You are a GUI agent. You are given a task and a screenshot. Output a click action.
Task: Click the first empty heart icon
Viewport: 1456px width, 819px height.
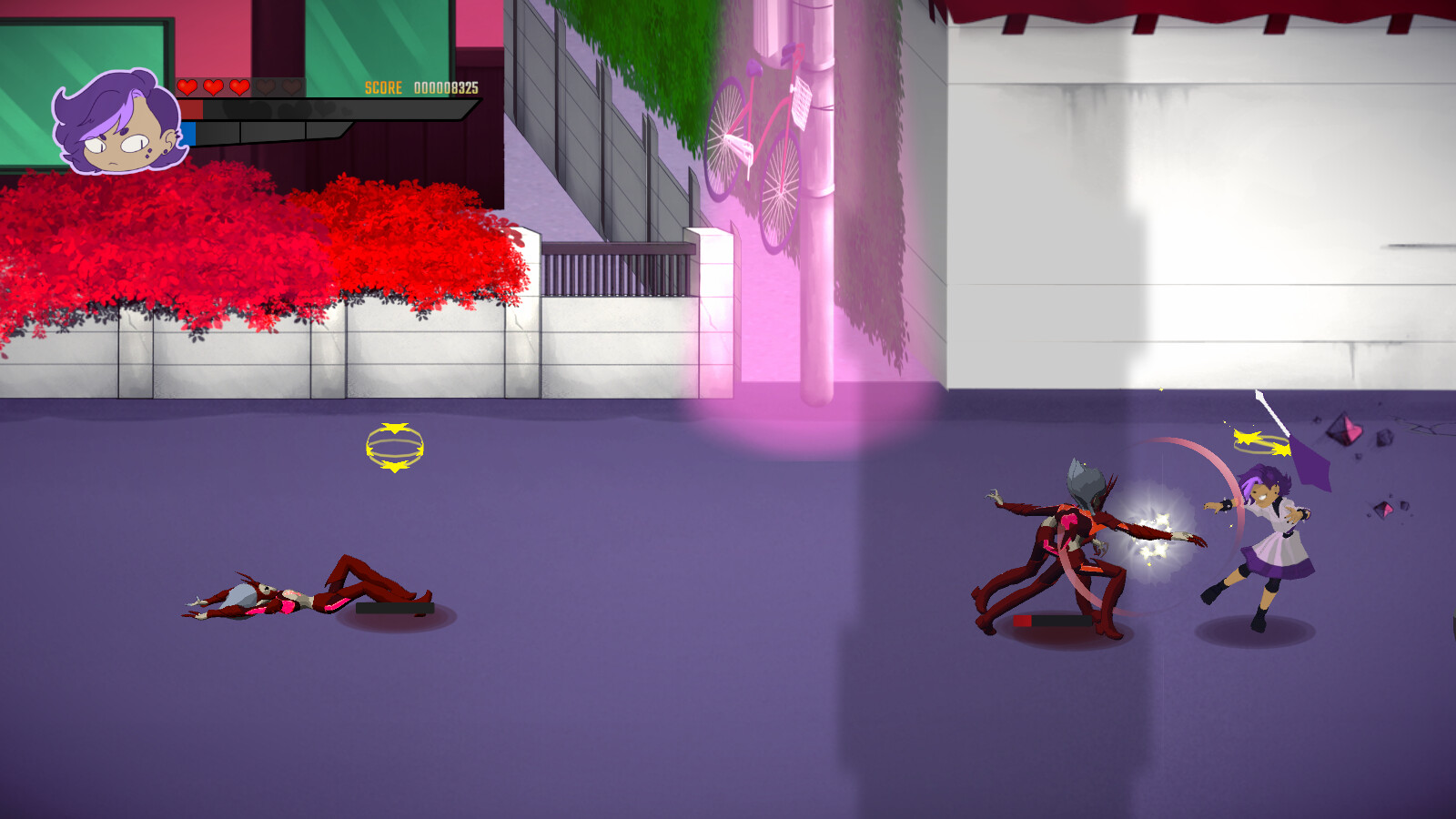(x=264, y=87)
